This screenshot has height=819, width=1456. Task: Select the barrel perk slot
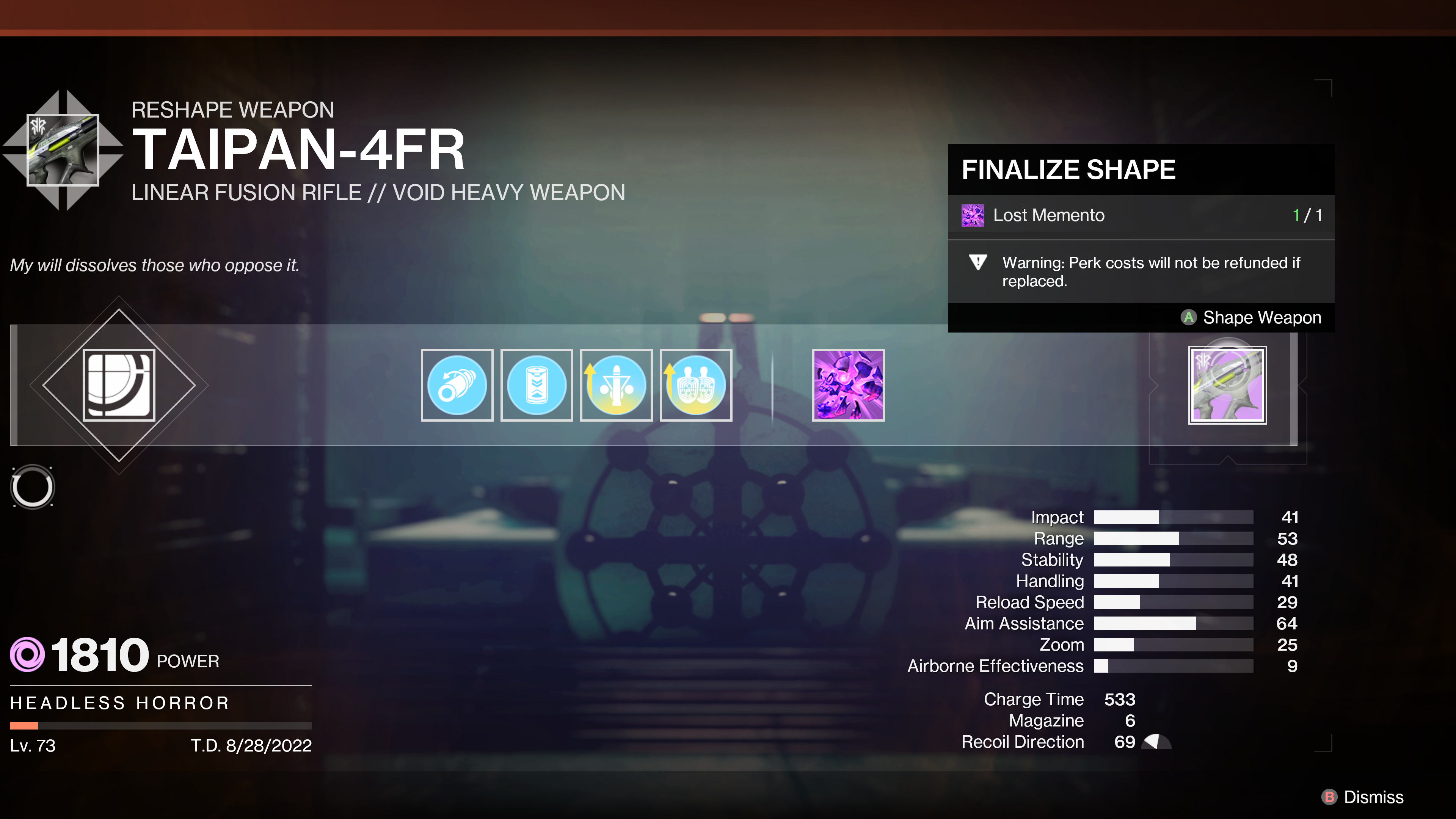[x=457, y=385]
